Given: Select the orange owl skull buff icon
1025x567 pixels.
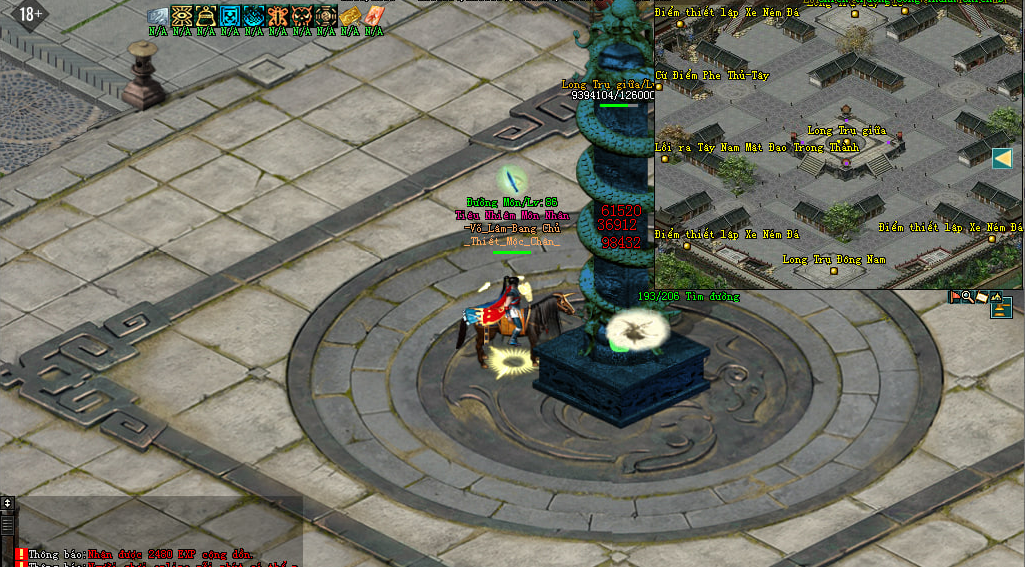Looking at the screenshot, I should [x=302, y=15].
